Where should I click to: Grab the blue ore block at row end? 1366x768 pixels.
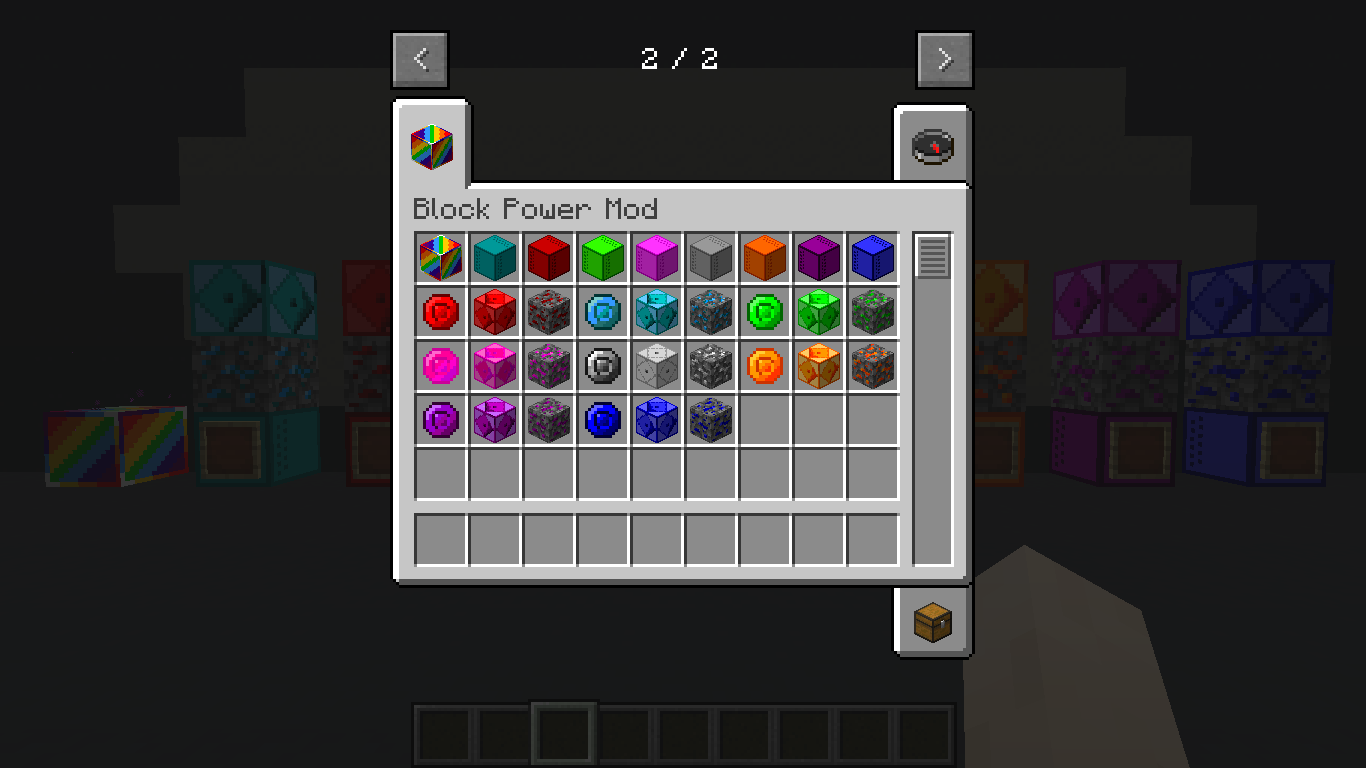[x=711, y=419]
